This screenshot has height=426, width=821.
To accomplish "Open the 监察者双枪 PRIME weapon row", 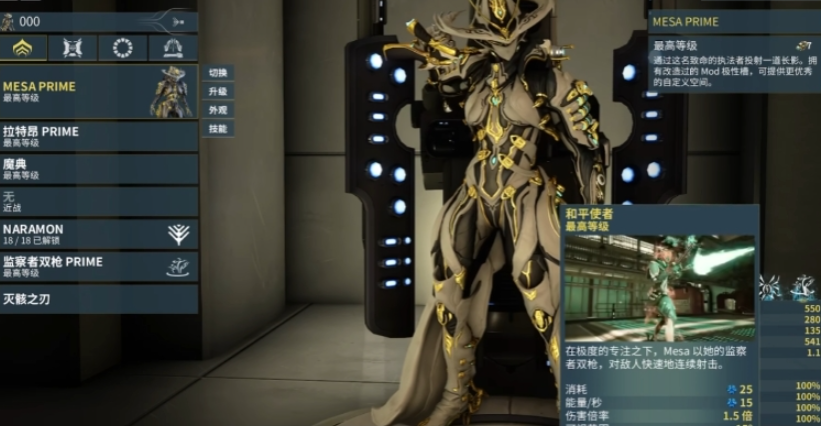I will pos(99,266).
